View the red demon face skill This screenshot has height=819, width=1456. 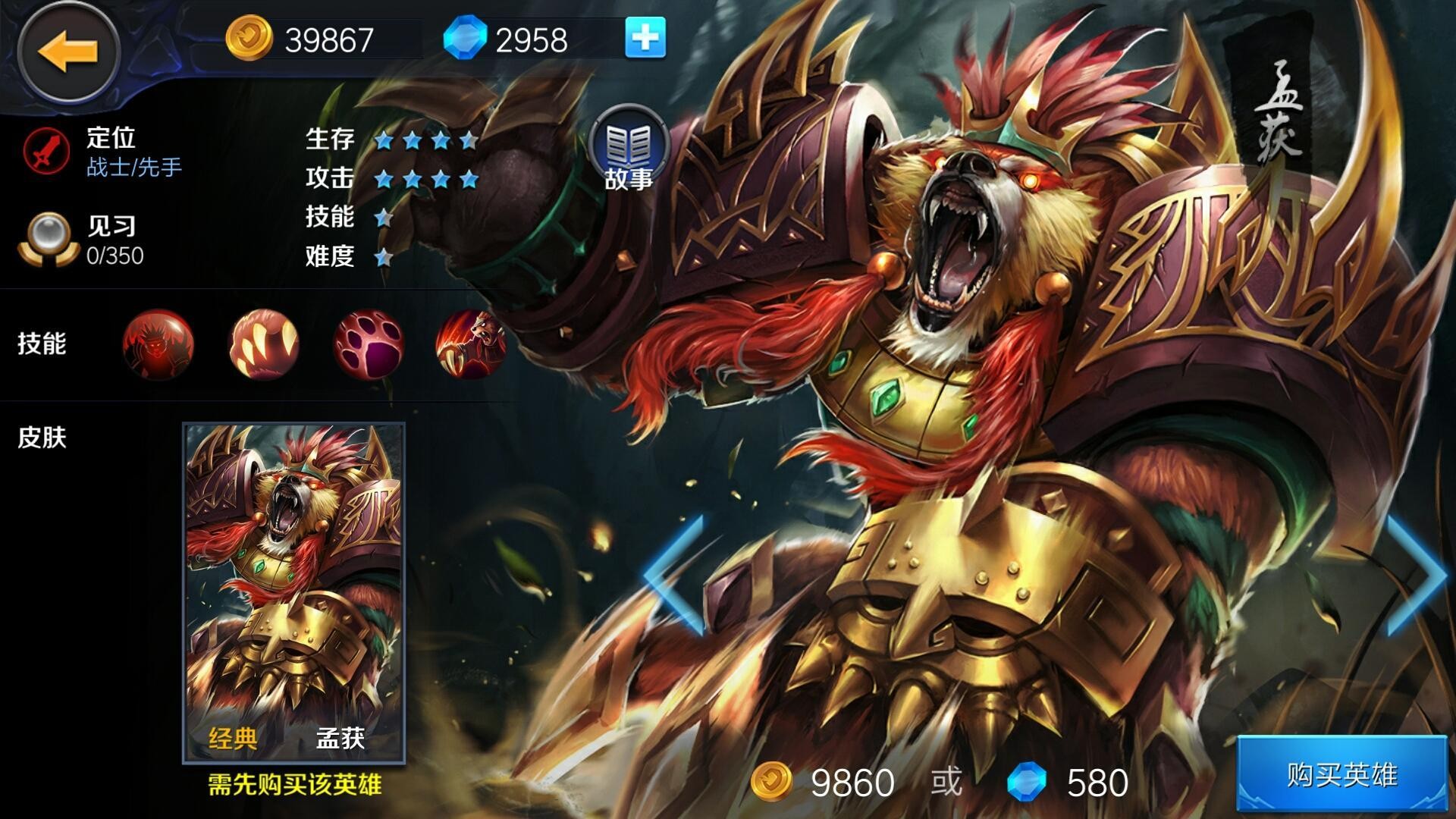(x=158, y=344)
